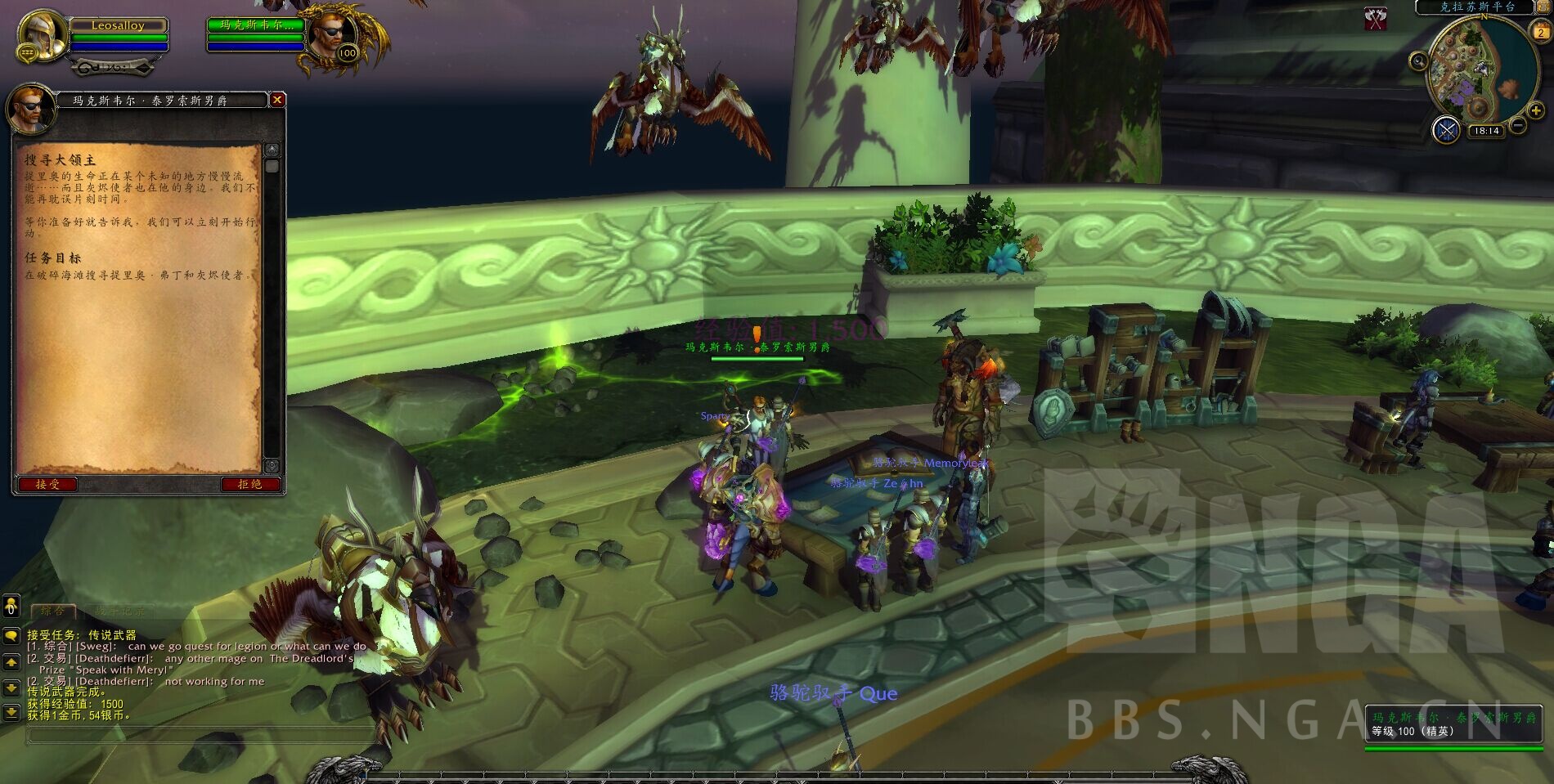
Task: Click the 18:14 clock display
Action: coord(1485,131)
